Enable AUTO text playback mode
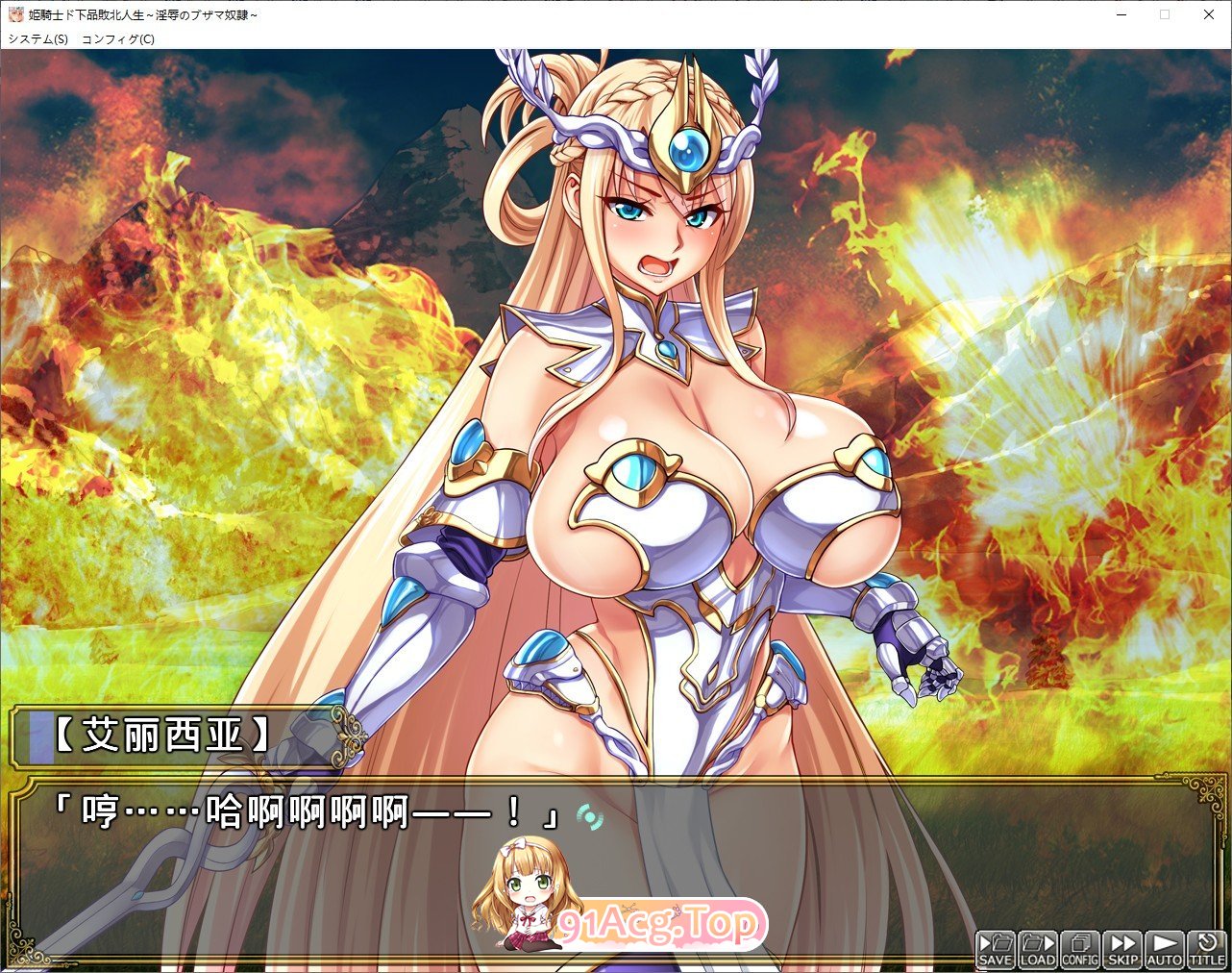 pos(1163,950)
